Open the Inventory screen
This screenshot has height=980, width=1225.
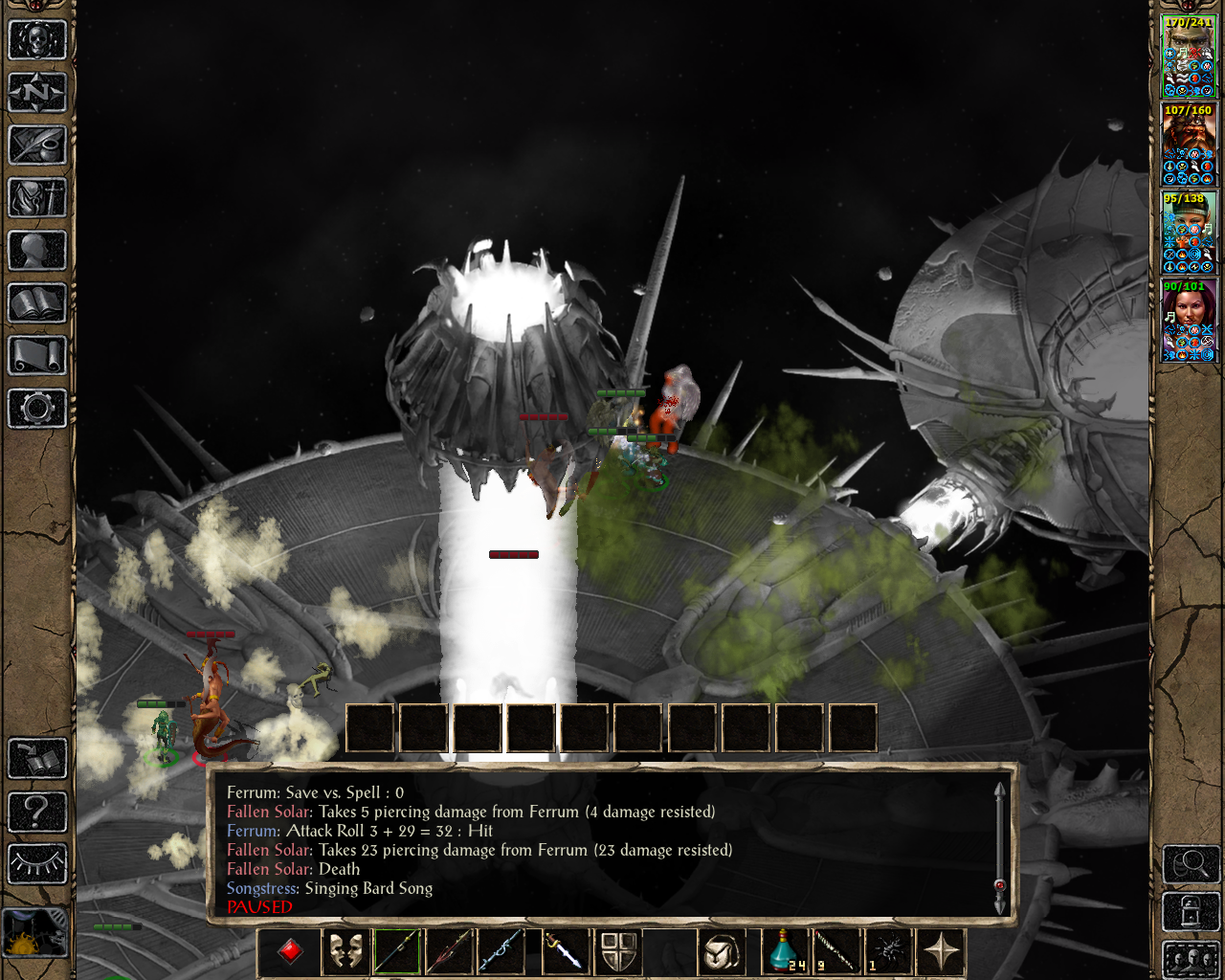tap(36, 198)
